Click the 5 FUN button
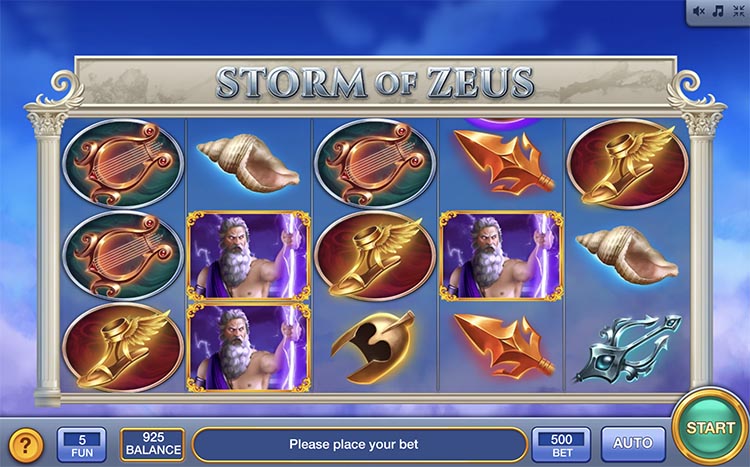 (82, 443)
